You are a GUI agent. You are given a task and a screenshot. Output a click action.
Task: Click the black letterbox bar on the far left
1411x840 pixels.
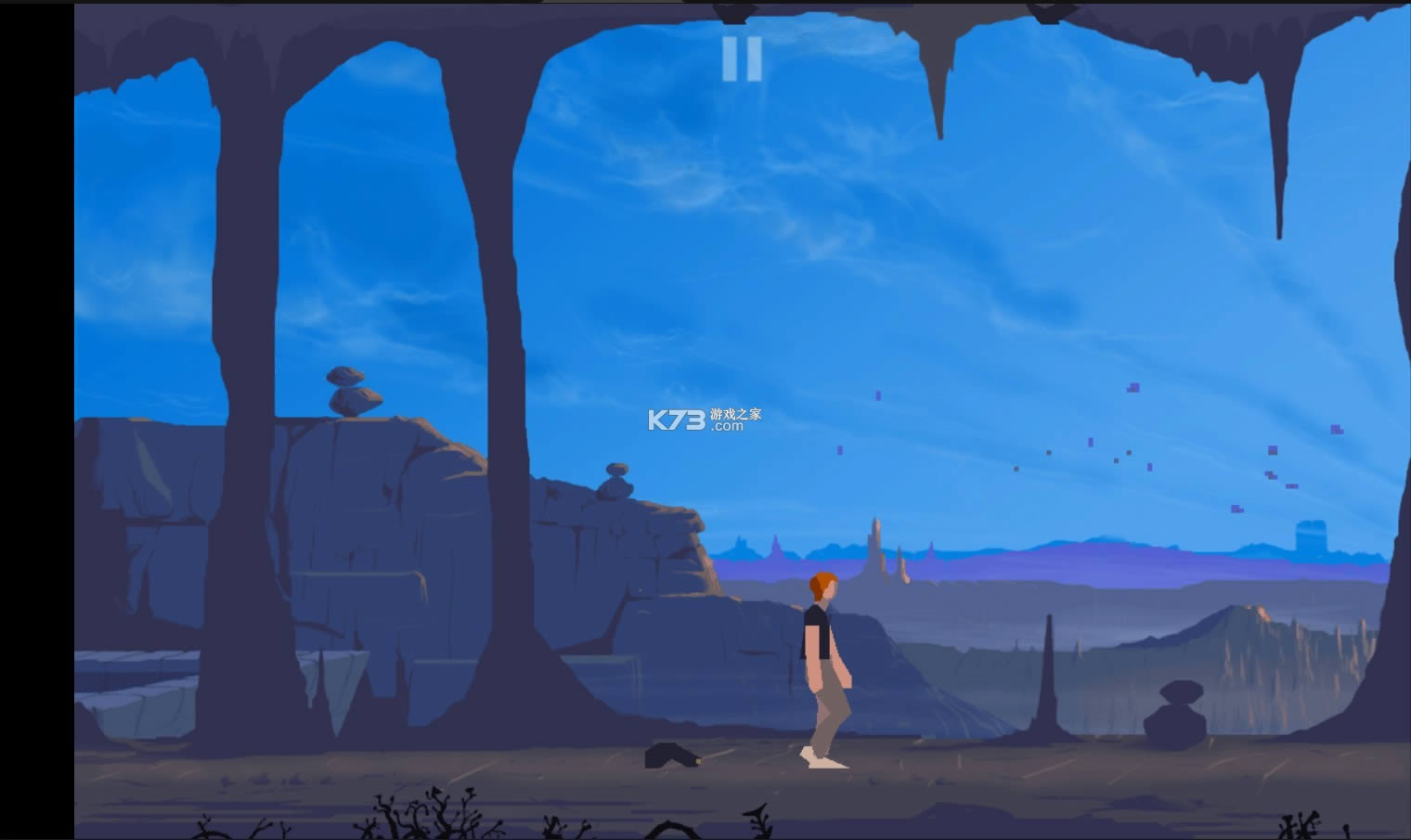tap(37, 418)
